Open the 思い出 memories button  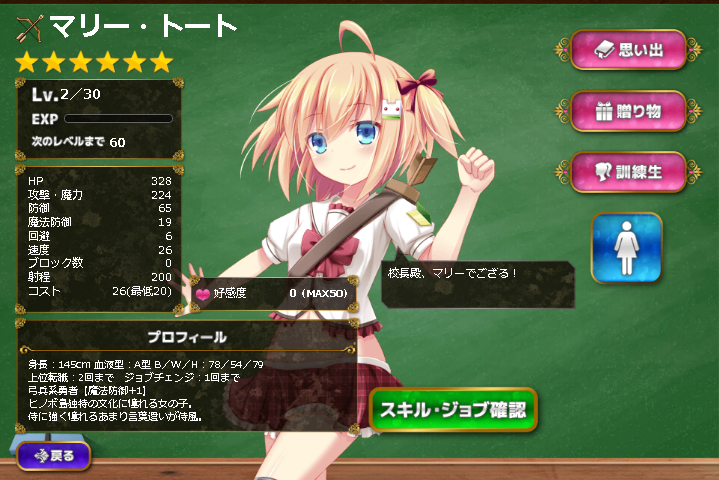[628, 49]
